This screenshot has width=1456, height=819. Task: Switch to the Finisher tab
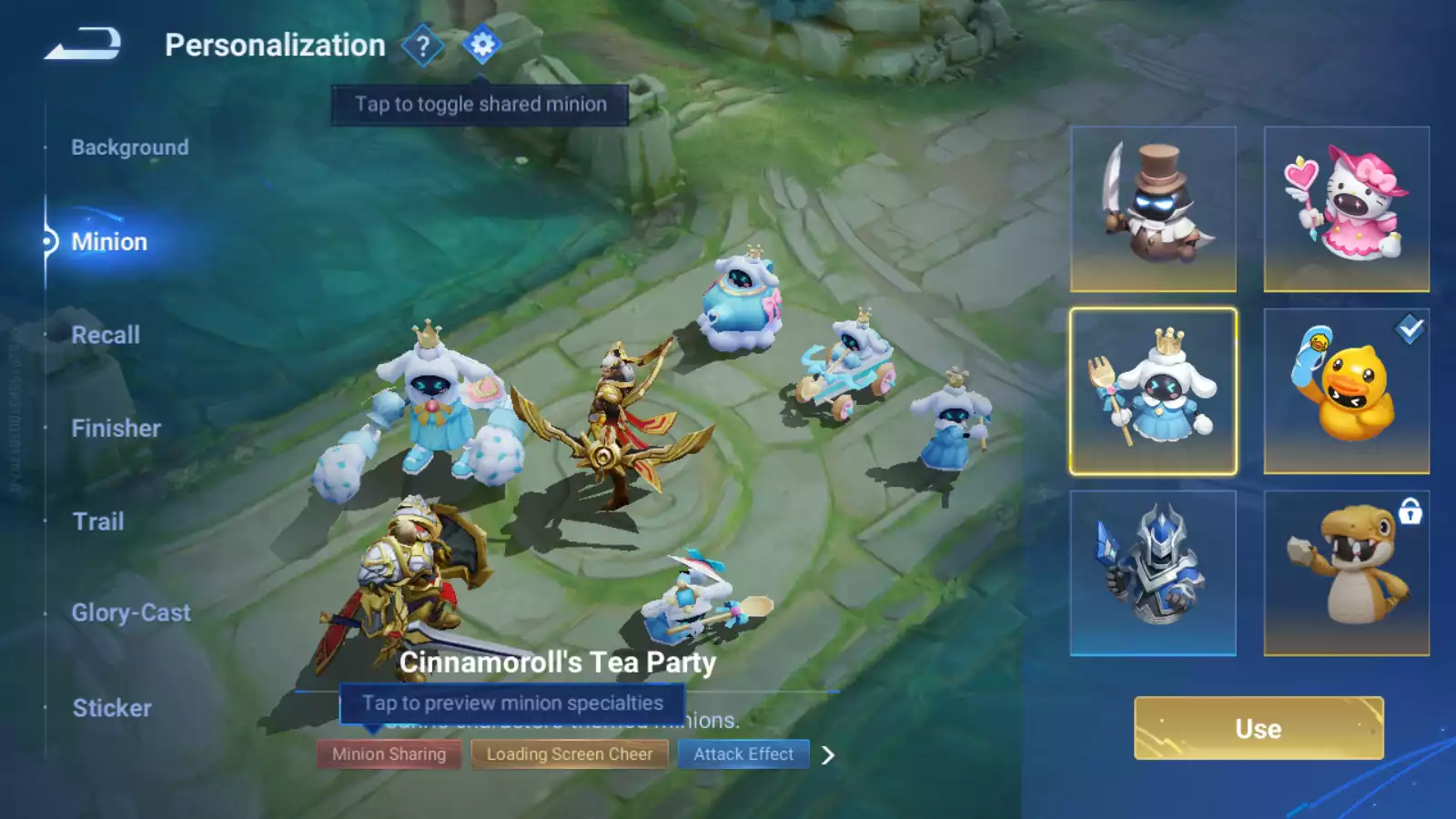(116, 429)
